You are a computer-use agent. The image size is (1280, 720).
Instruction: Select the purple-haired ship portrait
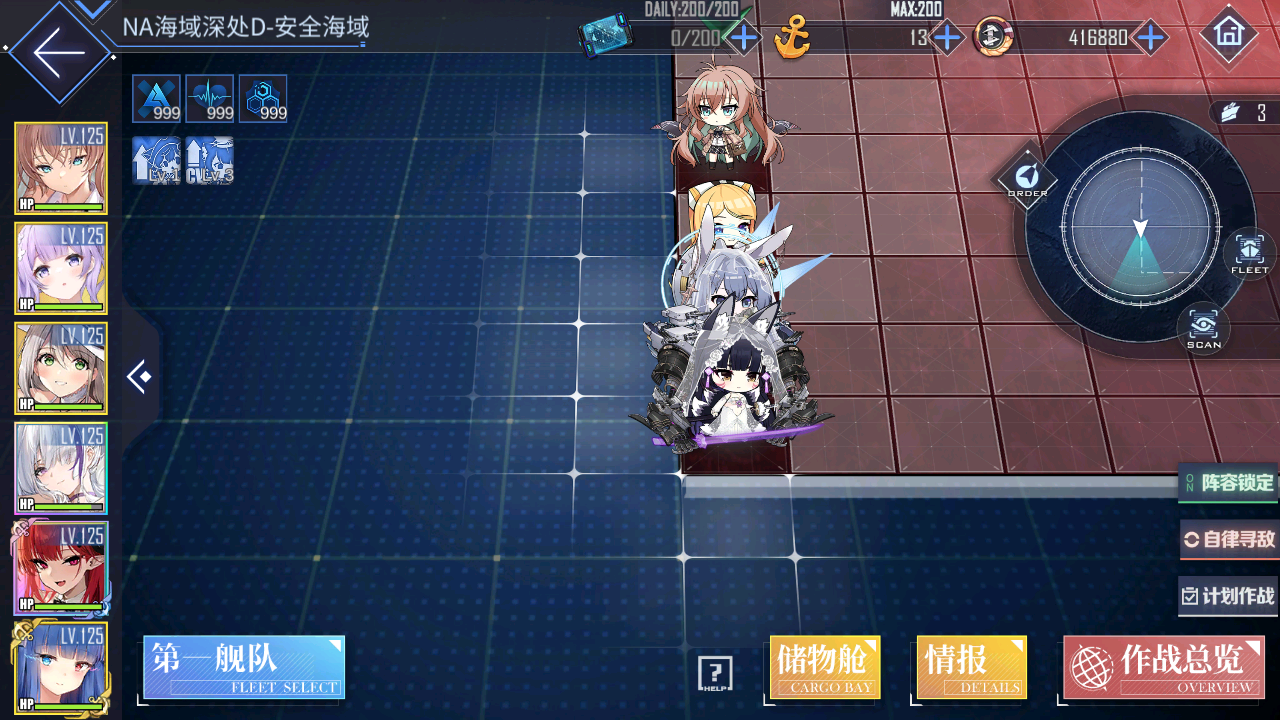[x=61, y=268]
